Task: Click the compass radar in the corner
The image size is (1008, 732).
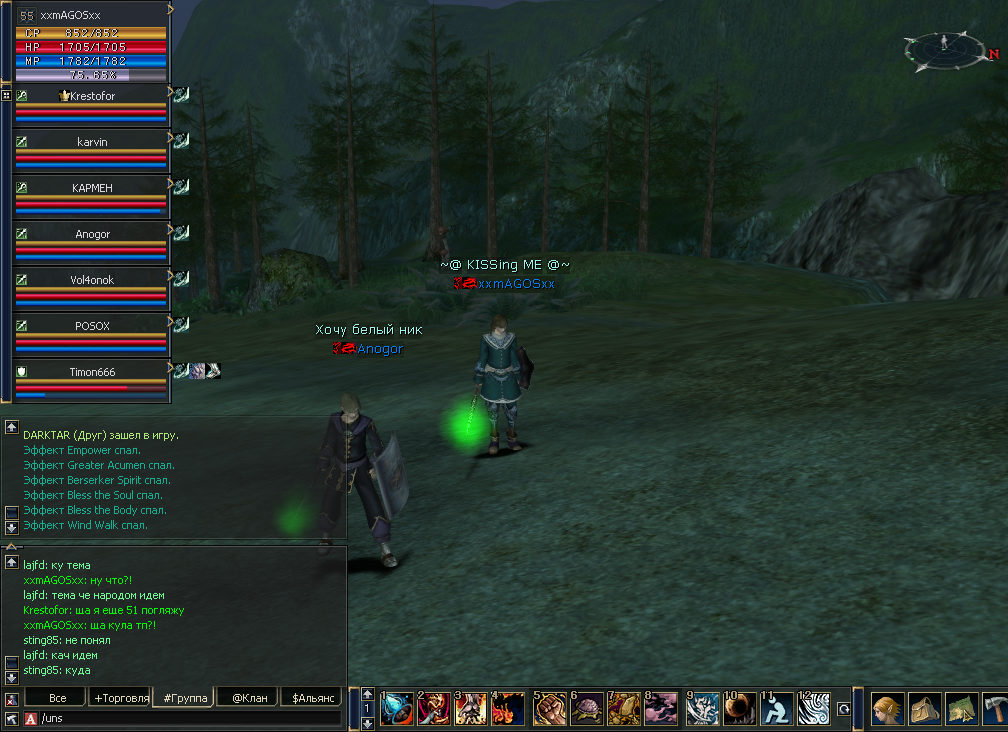Action: point(944,48)
